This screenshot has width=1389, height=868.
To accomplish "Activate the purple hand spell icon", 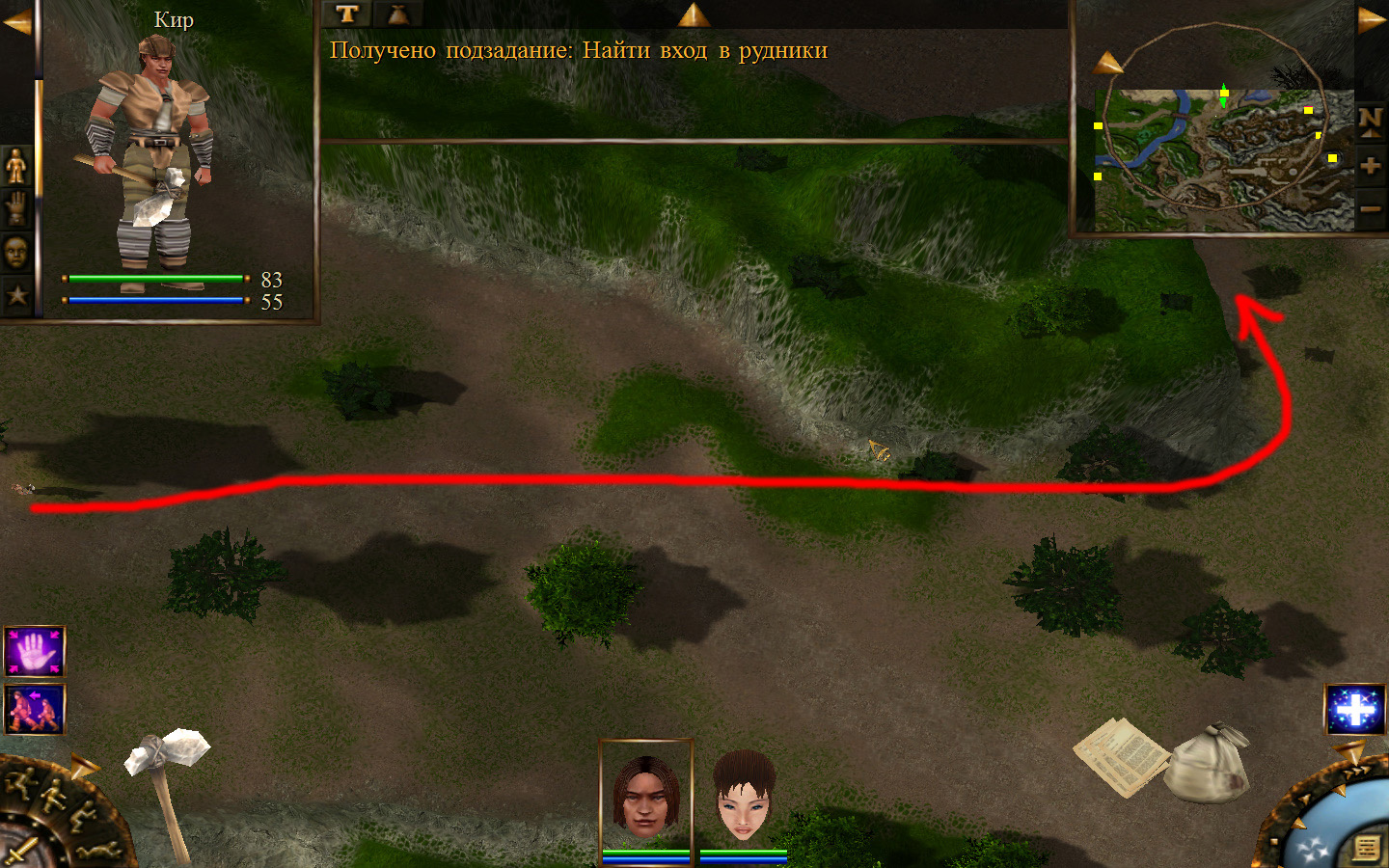I will pos(35,652).
